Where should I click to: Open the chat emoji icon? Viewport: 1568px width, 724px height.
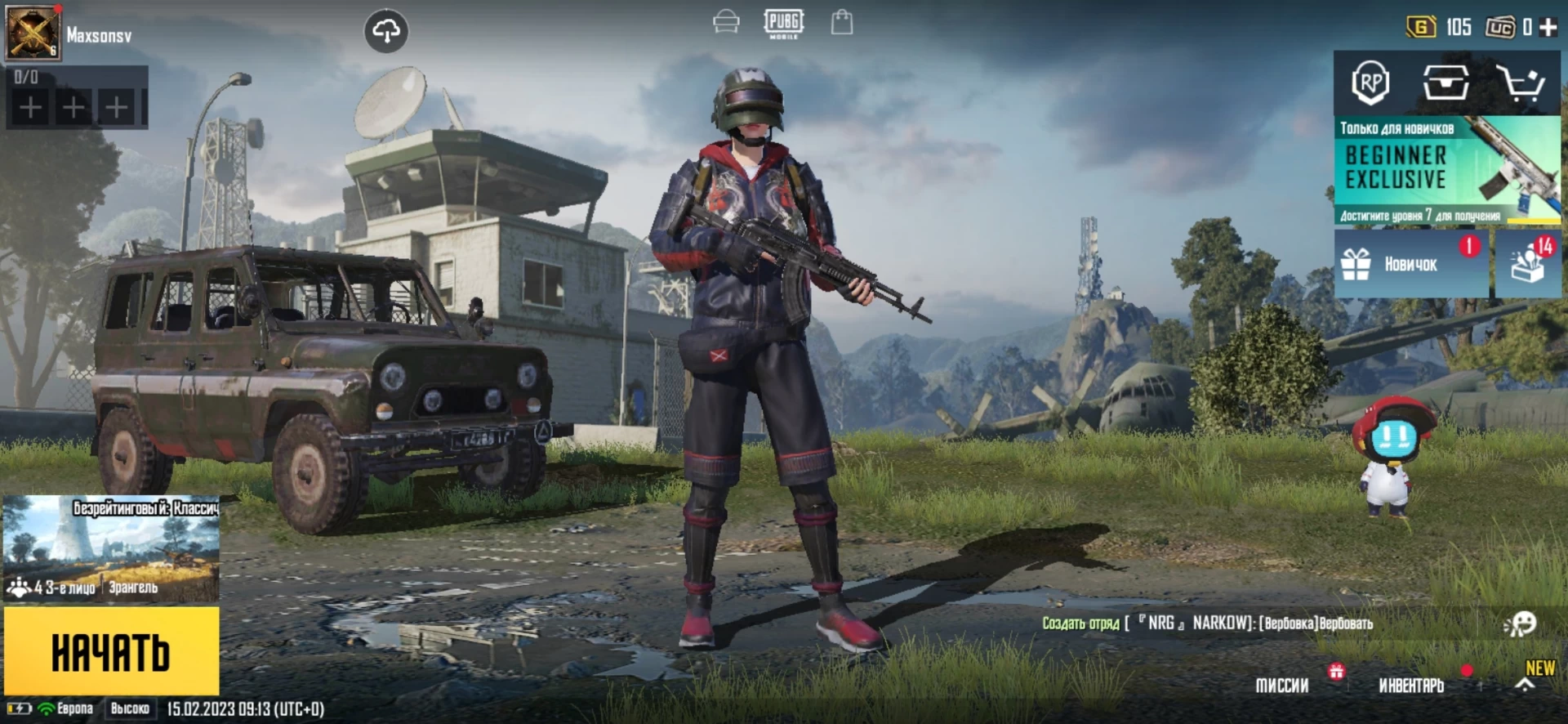tap(1521, 624)
